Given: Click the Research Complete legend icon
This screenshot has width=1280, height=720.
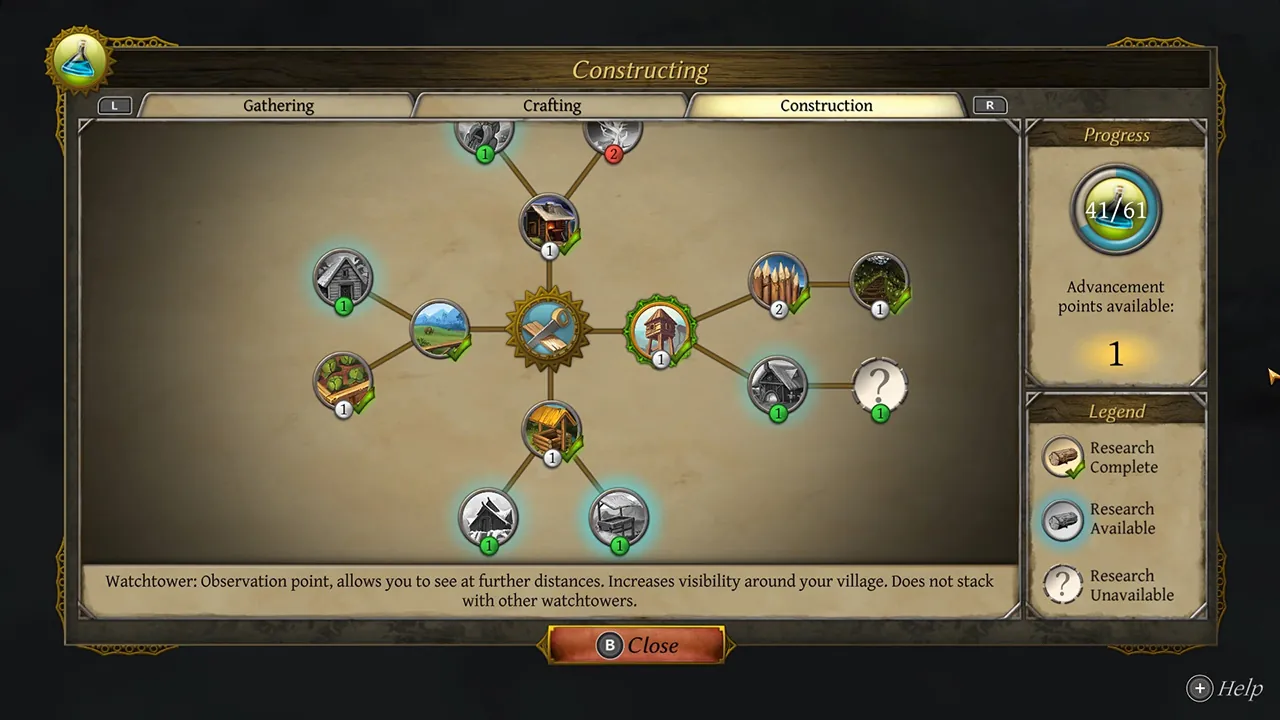Looking at the screenshot, I should [1062, 457].
